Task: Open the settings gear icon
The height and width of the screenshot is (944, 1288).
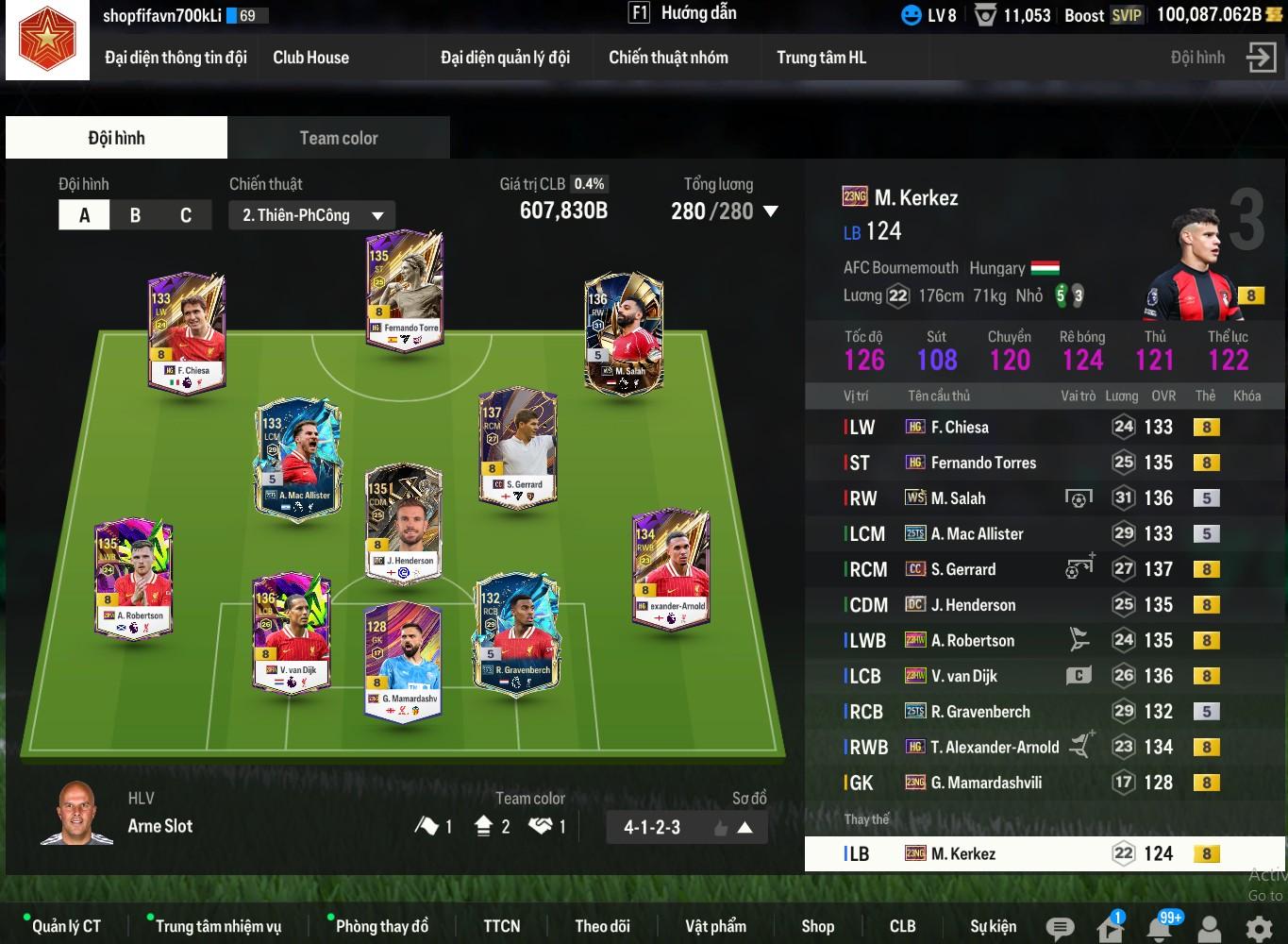Action: [1259, 928]
